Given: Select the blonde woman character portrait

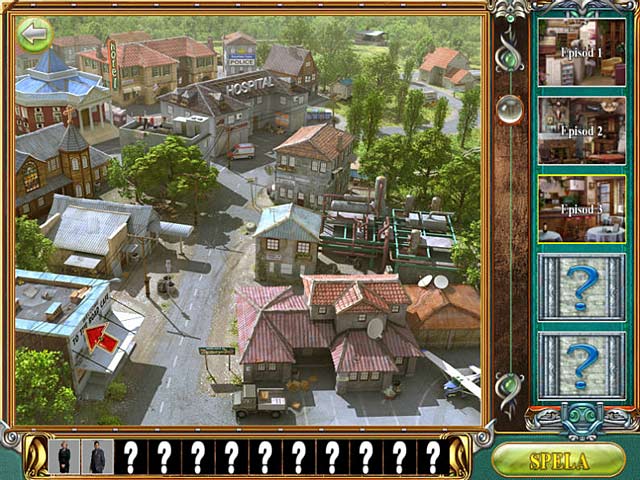Looking at the screenshot, I should tap(65, 457).
